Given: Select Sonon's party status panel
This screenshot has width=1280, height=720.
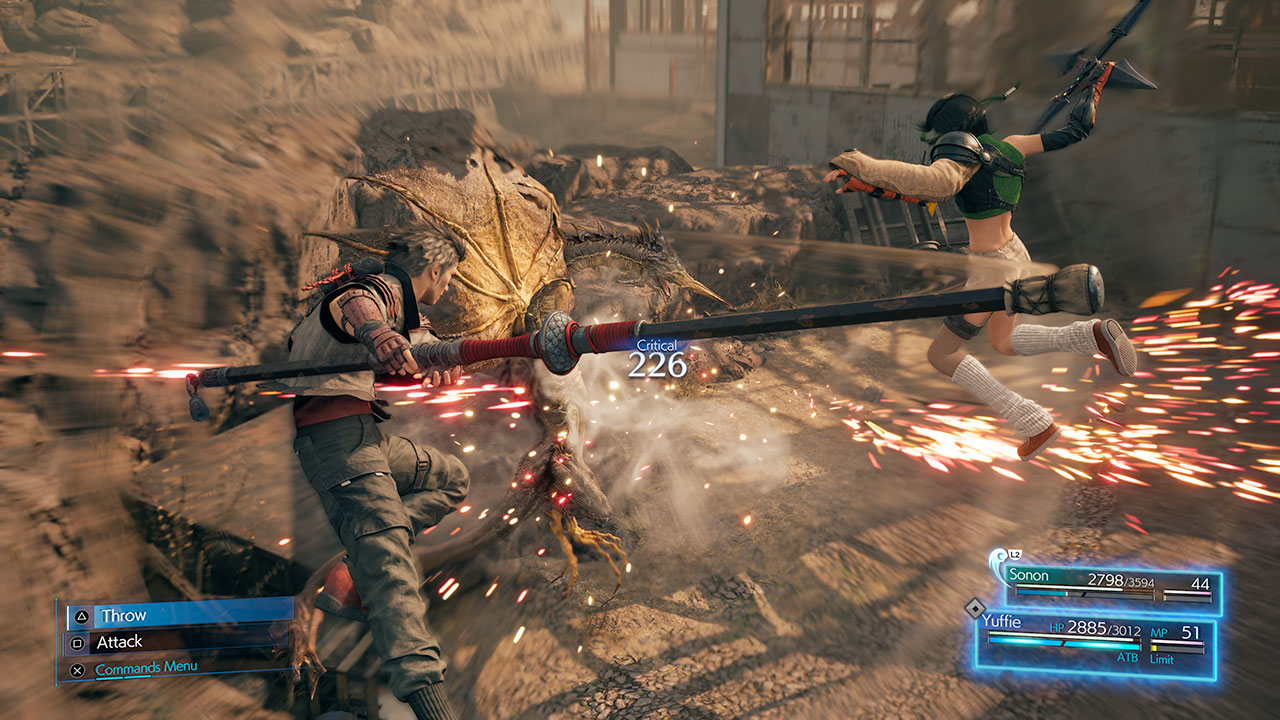Looking at the screenshot, I should [x=1112, y=586].
